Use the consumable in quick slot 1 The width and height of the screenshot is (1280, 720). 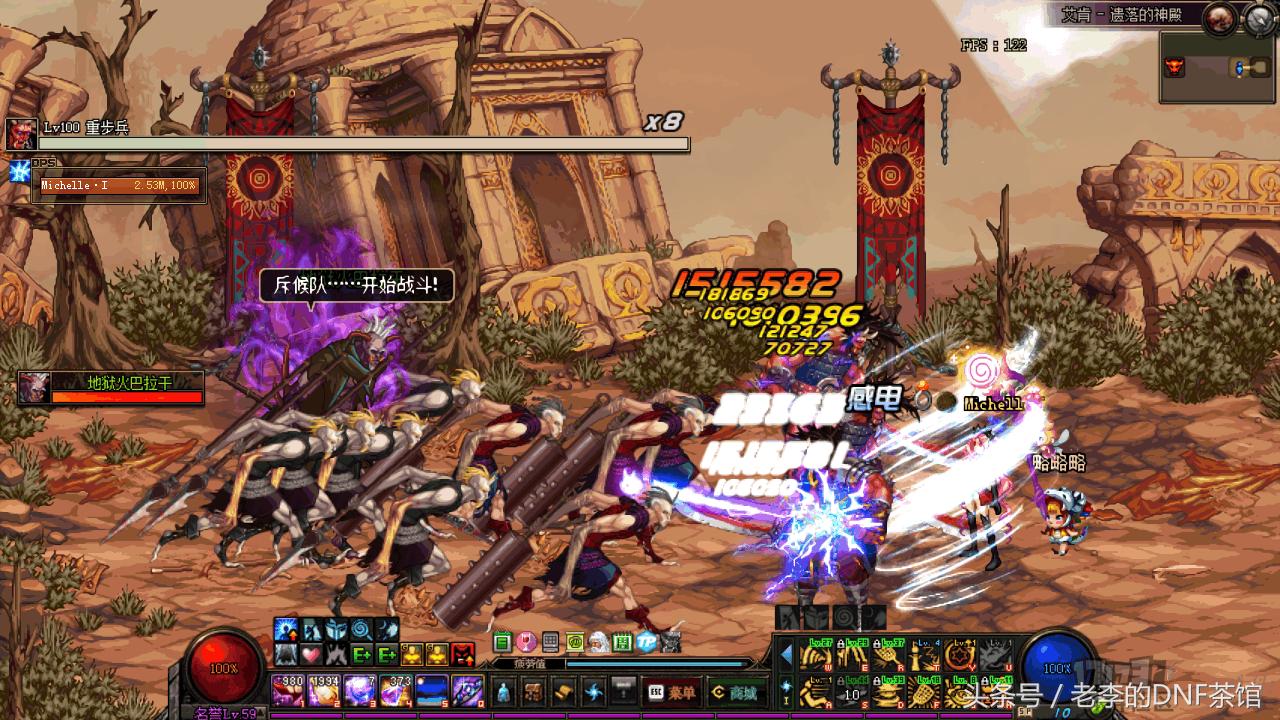pos(288,690)
